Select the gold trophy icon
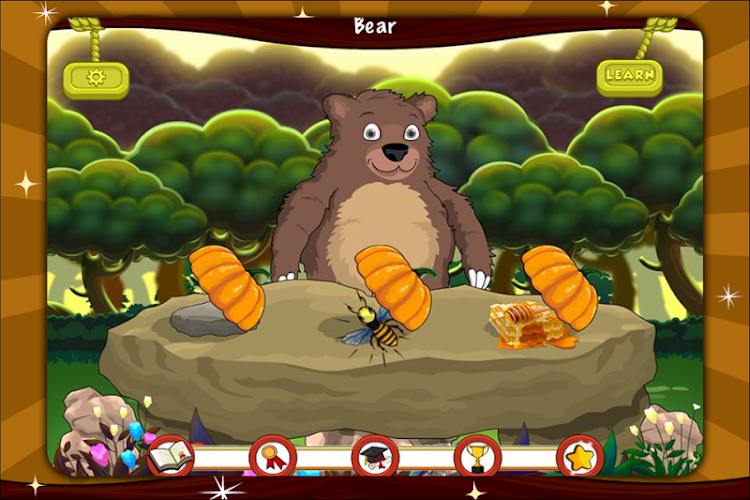 [x=478, y=457]
